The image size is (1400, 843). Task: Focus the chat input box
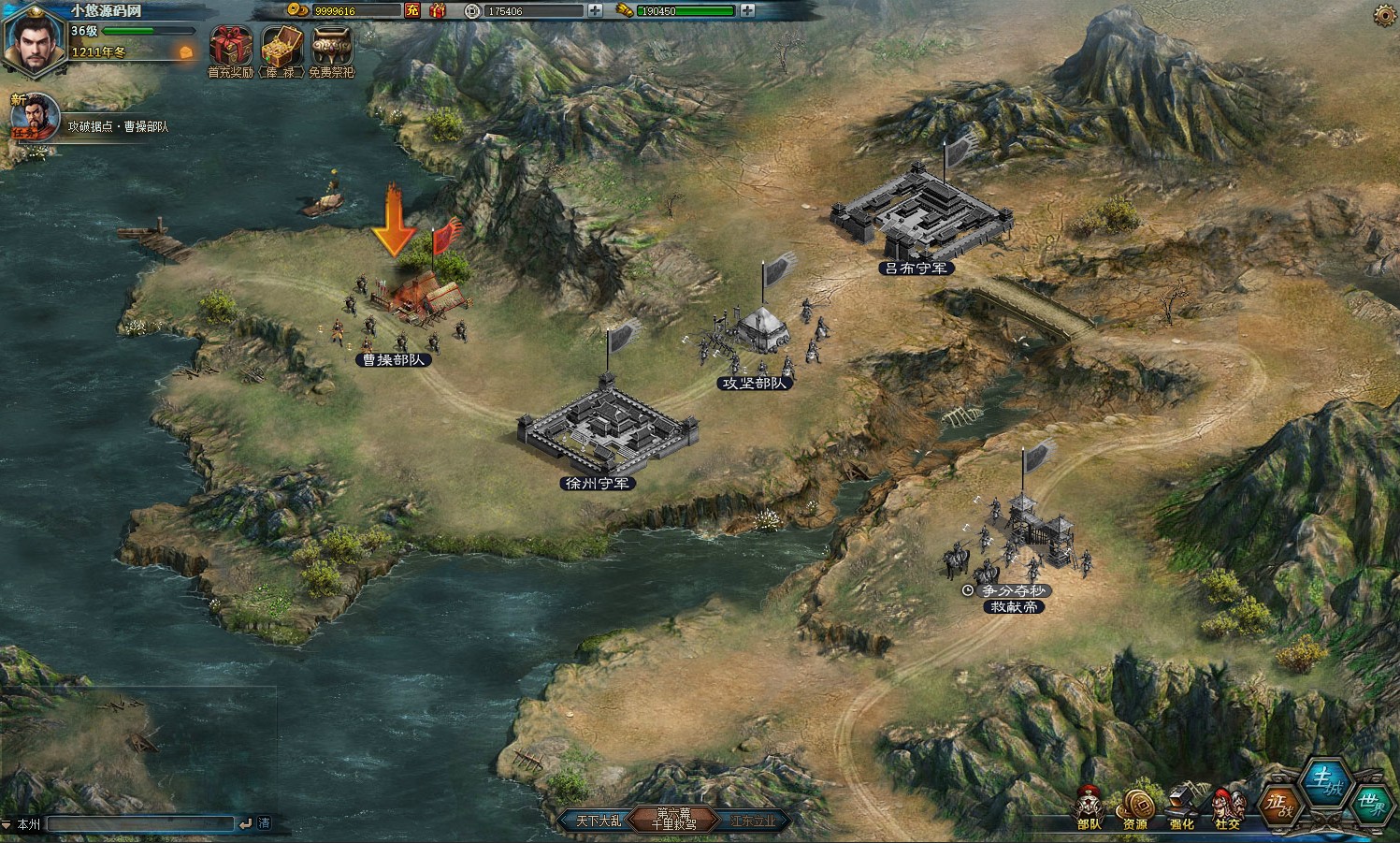140,823
